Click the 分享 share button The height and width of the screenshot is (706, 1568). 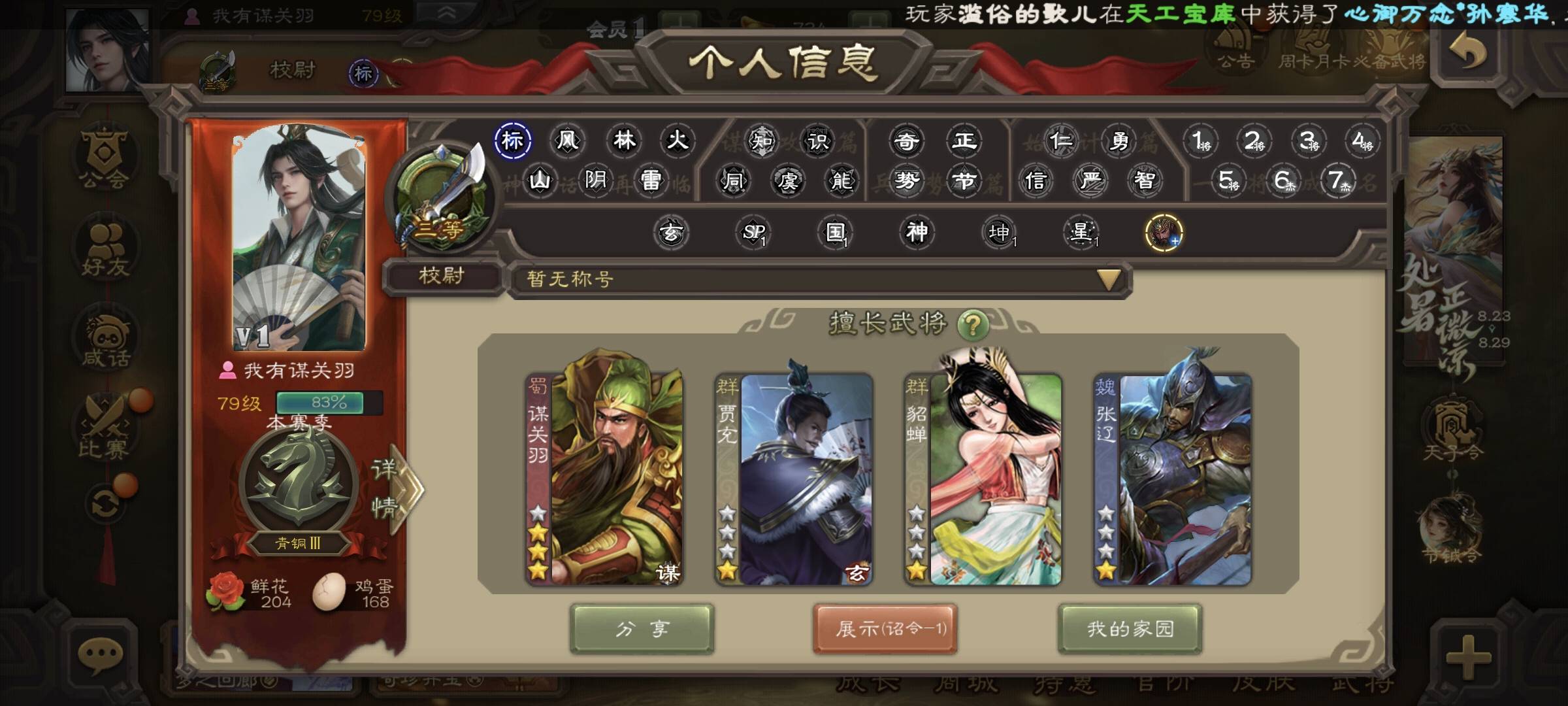(642, 629)
